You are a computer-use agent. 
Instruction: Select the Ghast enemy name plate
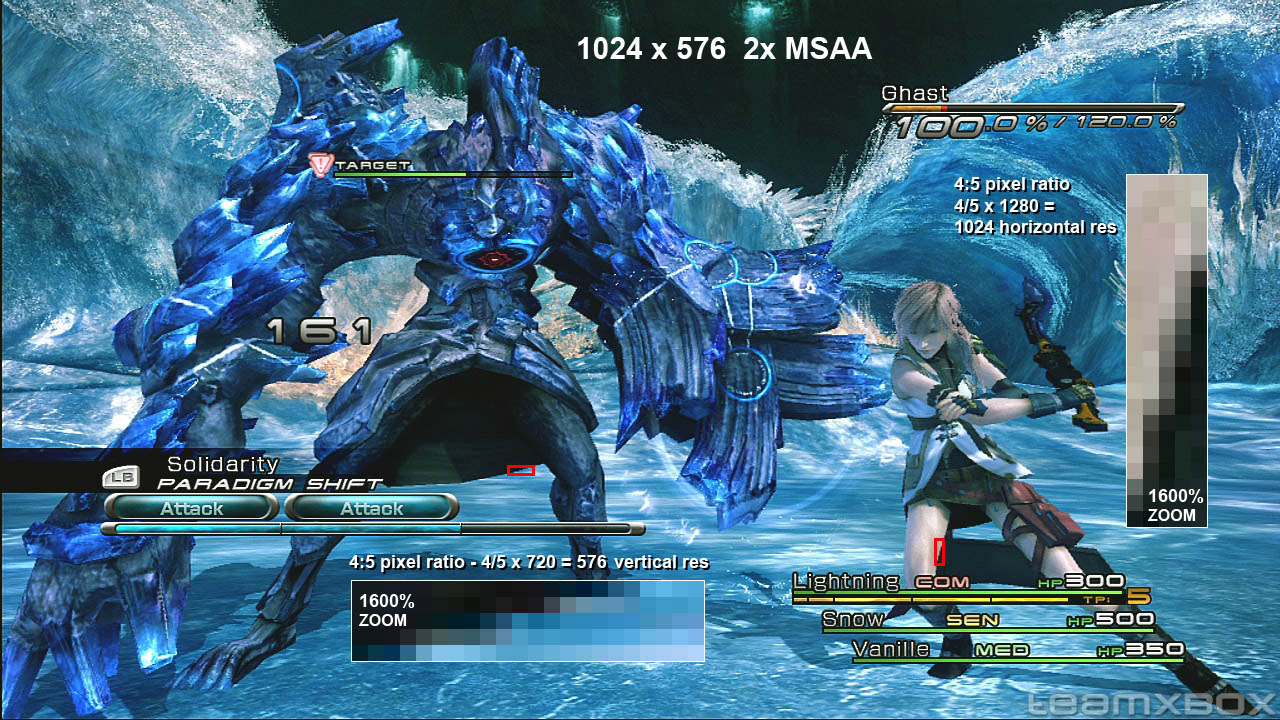[913, 93]
